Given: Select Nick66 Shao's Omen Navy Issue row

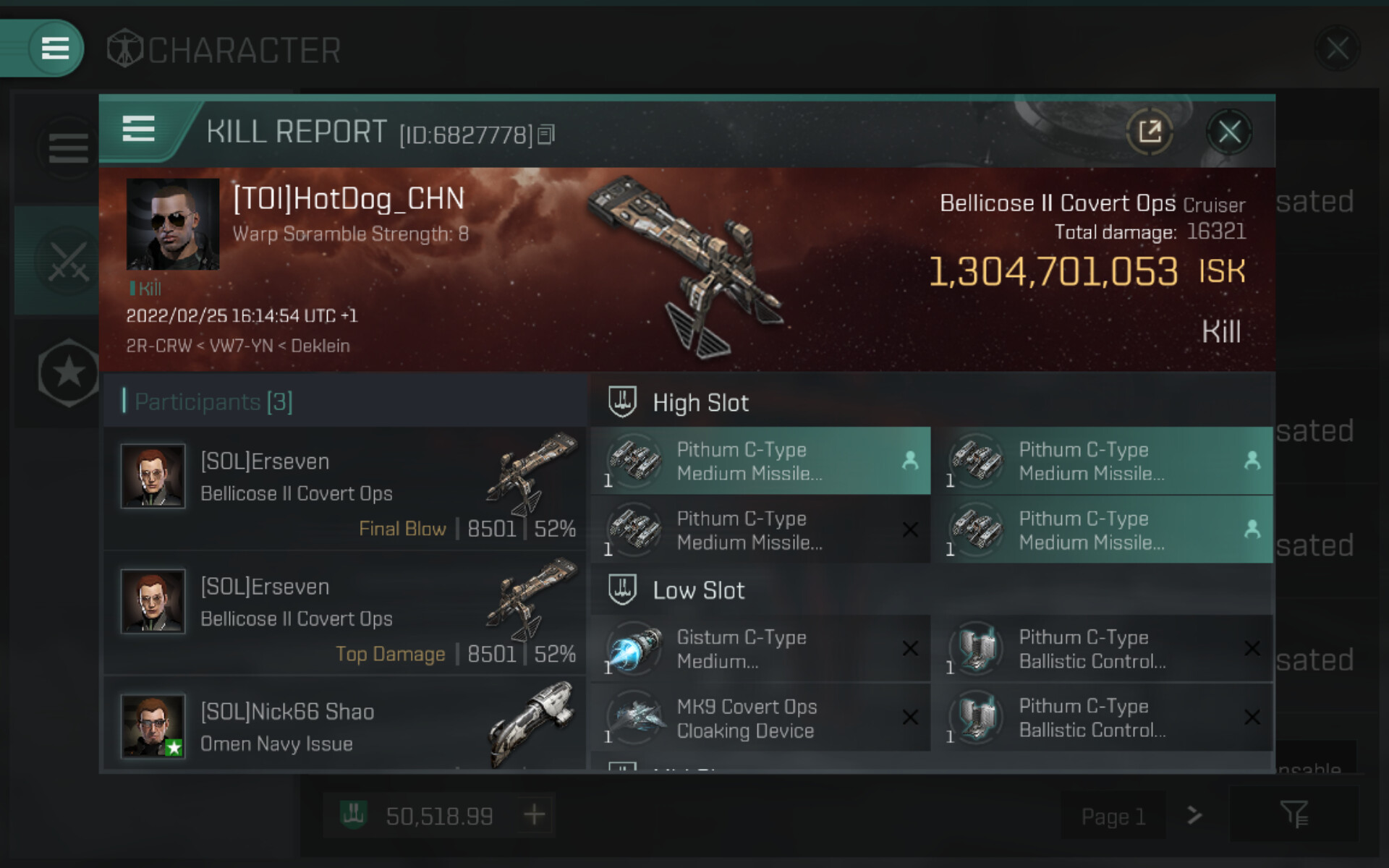Looking at the screenshot, I should click(345, 727).
